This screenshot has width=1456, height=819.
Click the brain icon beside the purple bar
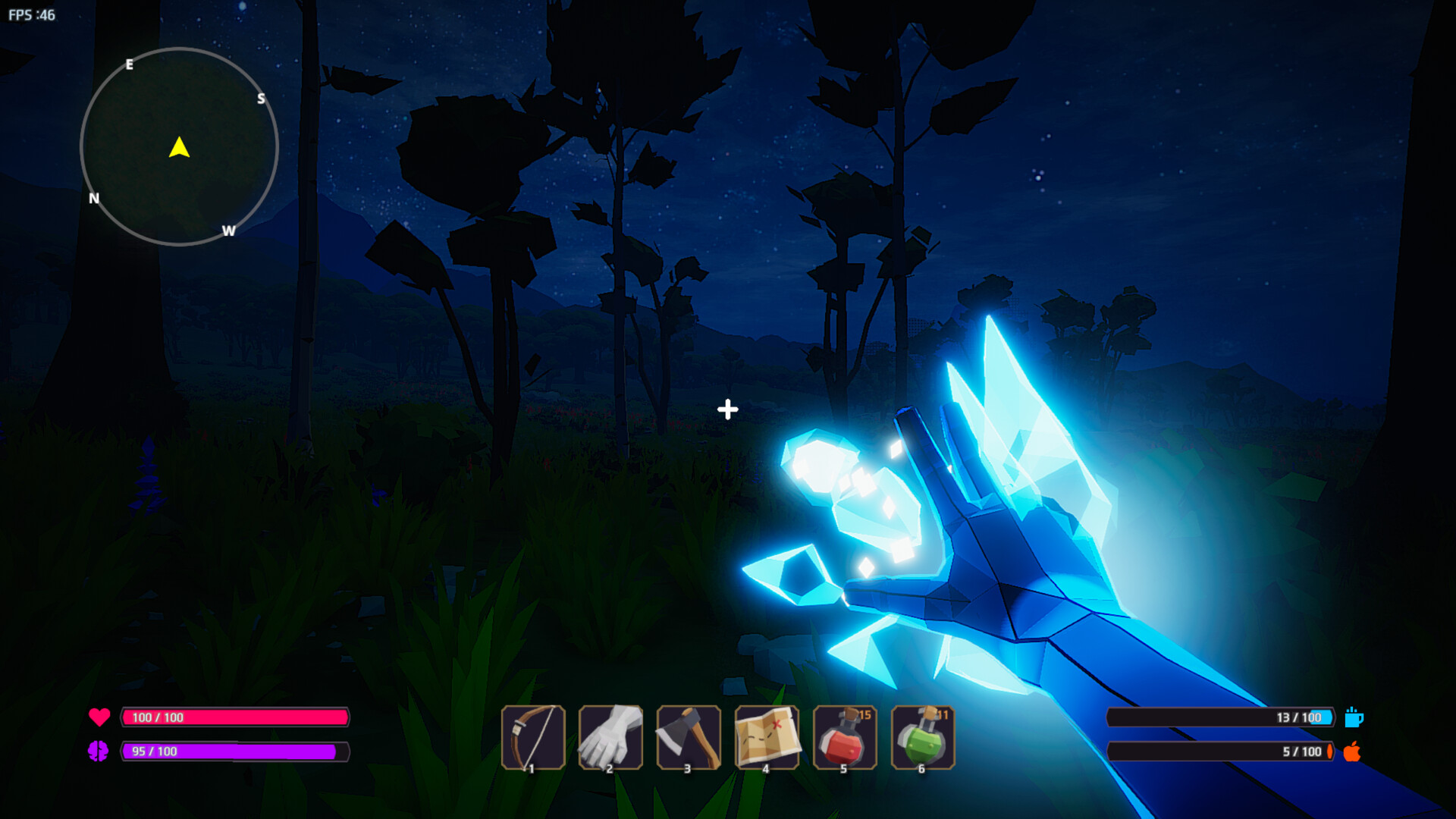pyautogui.click(x=99, y=752)
